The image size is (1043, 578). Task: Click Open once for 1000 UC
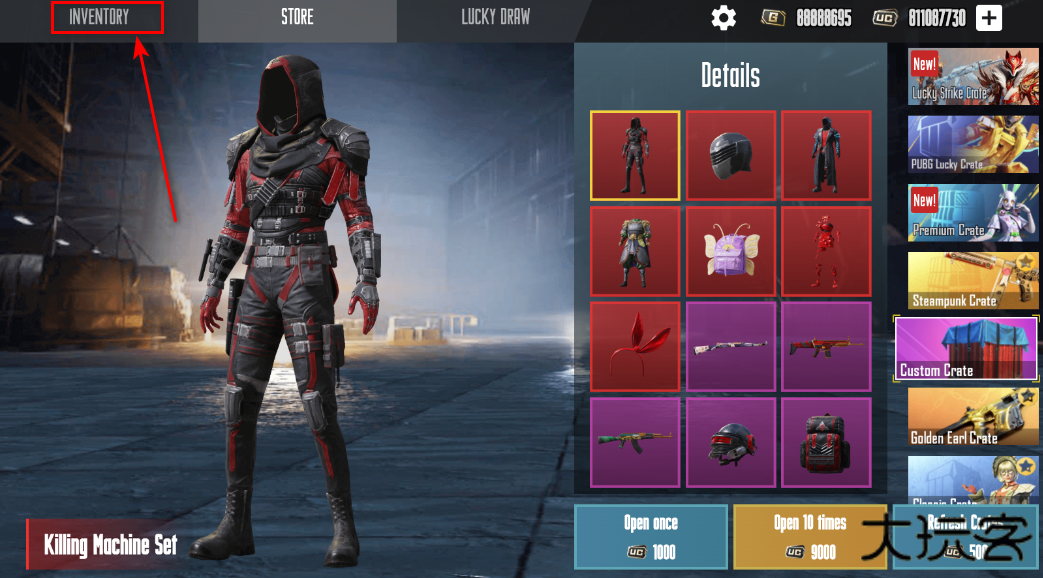tap(651, 537)
